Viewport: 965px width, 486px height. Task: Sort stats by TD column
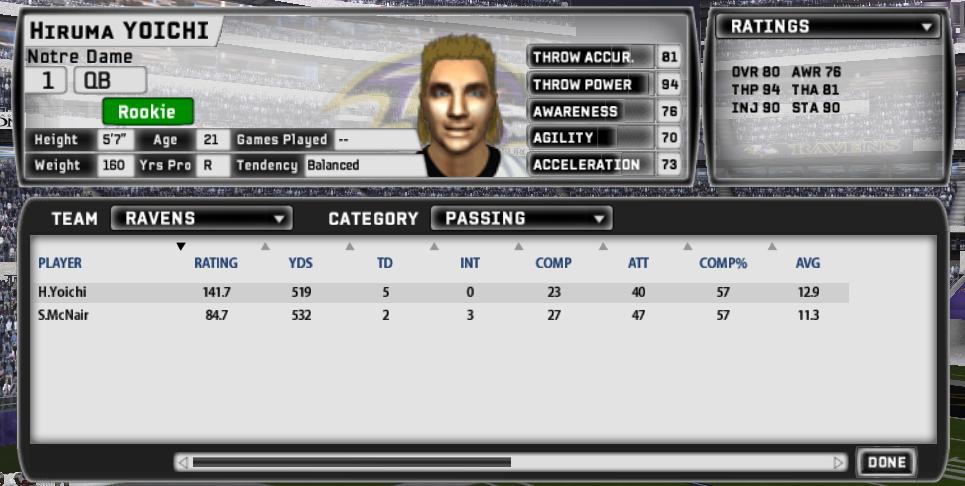[385, 263]
